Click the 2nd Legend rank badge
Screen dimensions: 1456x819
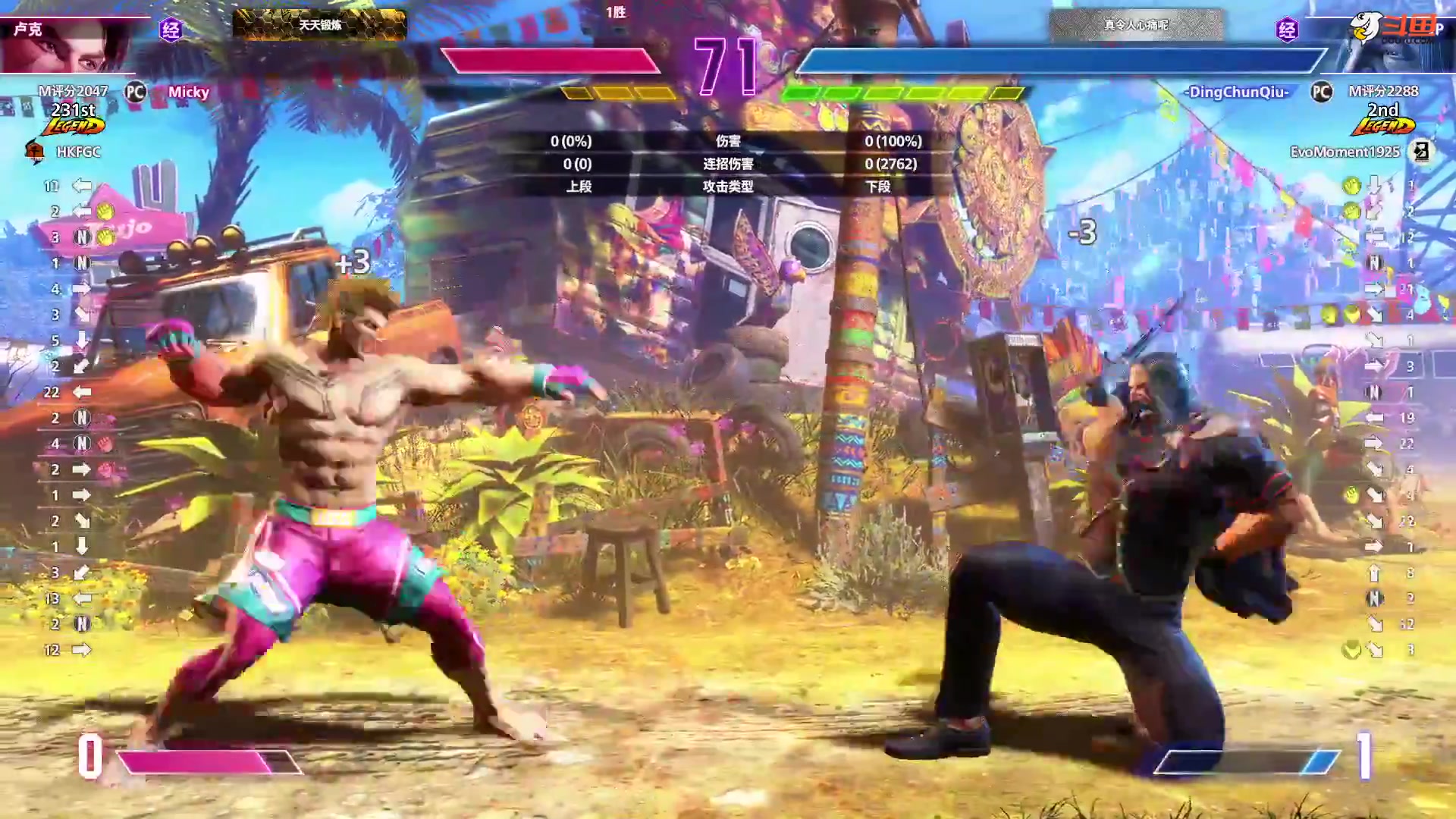pyautogui.click(x=1383, y=119)
